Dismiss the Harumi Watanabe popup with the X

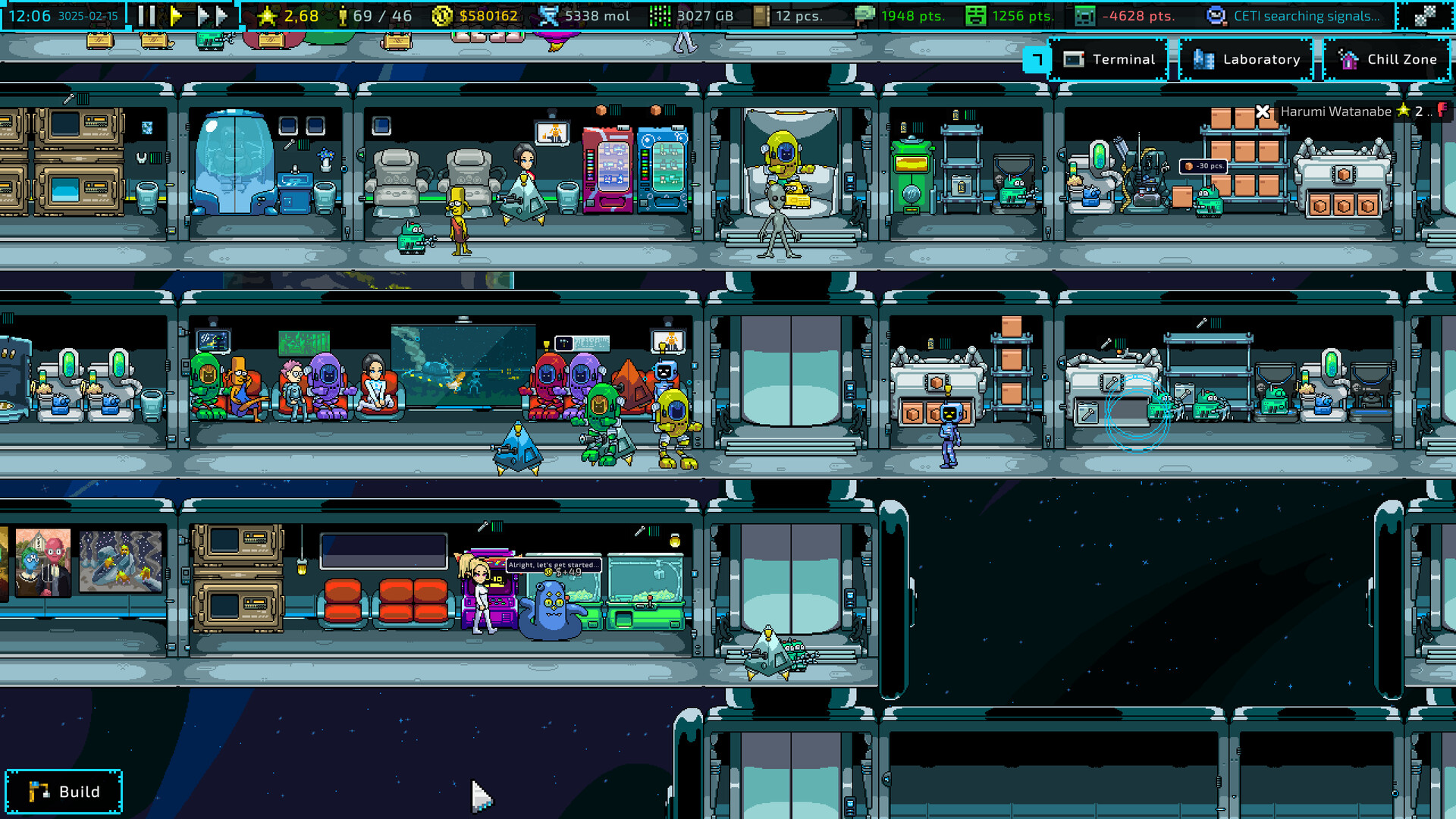click(1261, 111)
